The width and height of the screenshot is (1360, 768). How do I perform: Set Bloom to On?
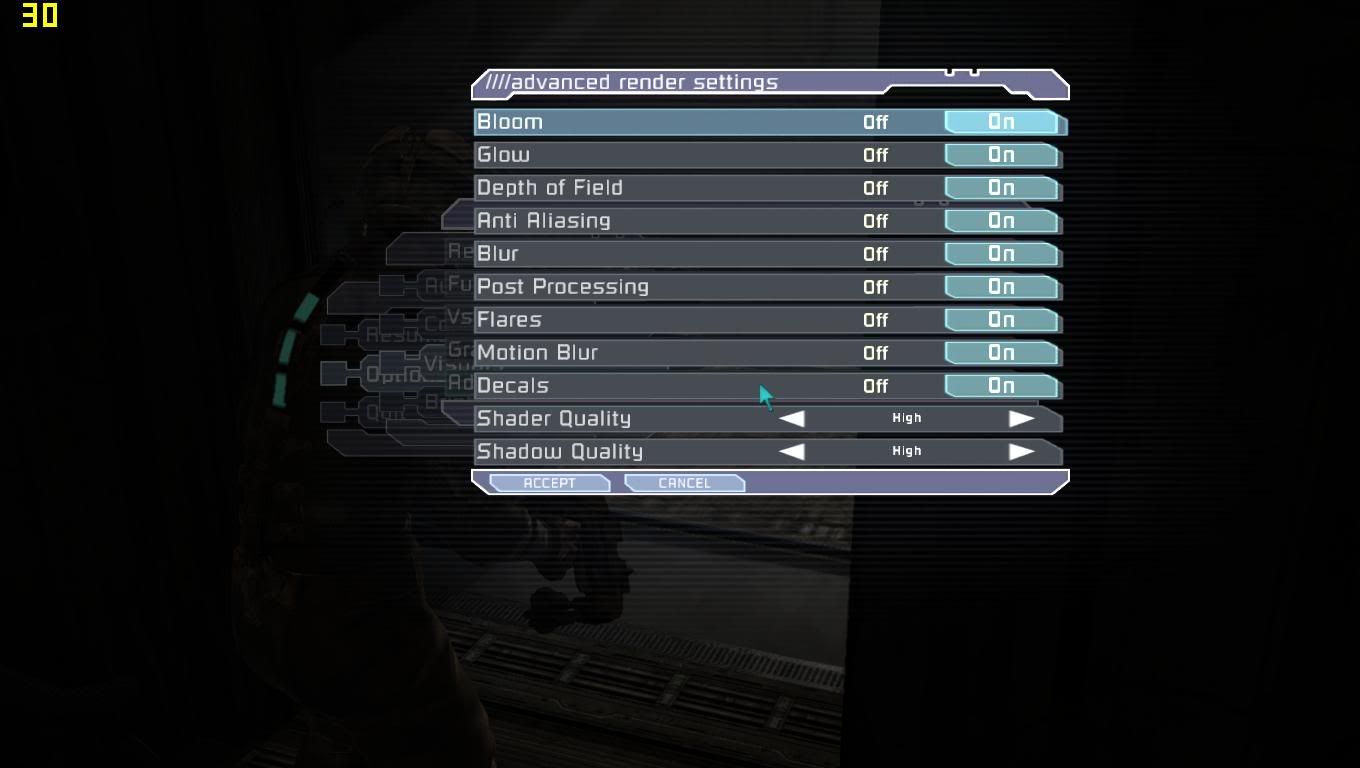pyautogui.click(x=1001, y=121)
